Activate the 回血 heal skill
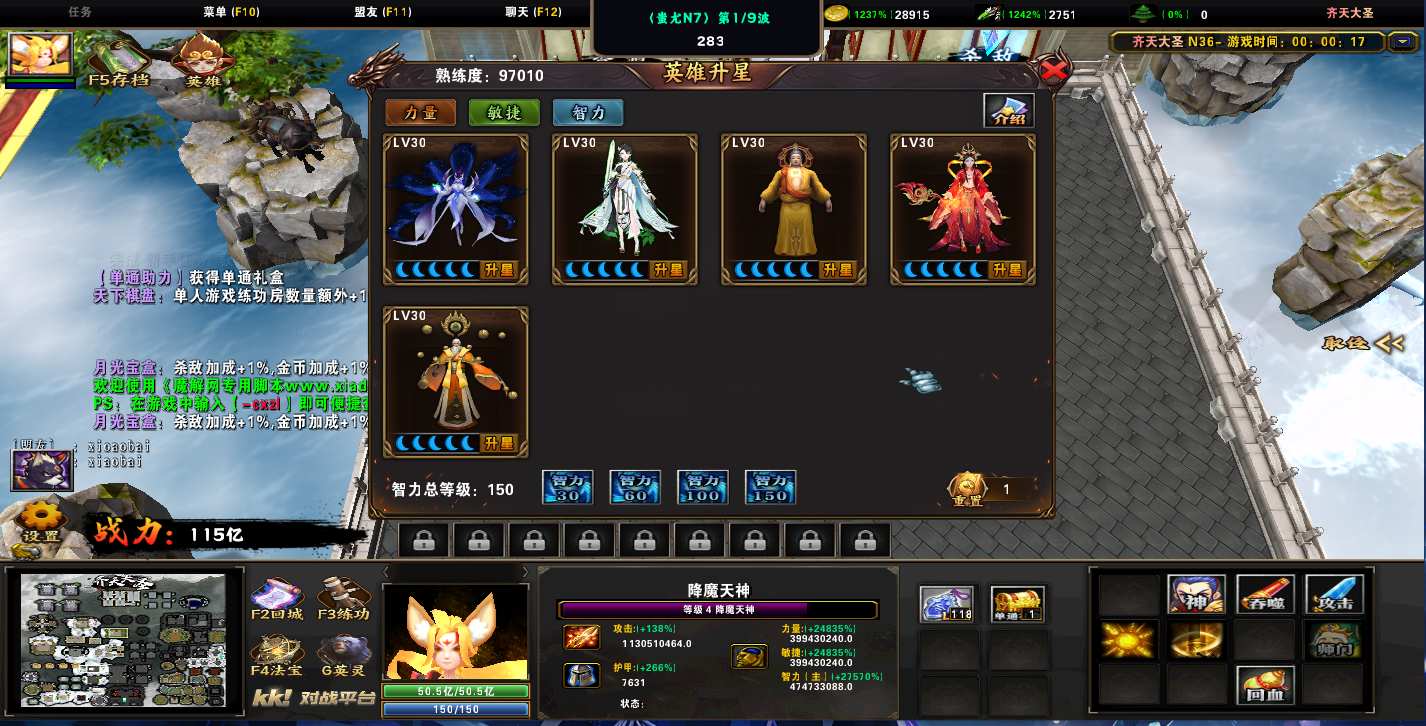1426x726 pixels. [1265, 685]
